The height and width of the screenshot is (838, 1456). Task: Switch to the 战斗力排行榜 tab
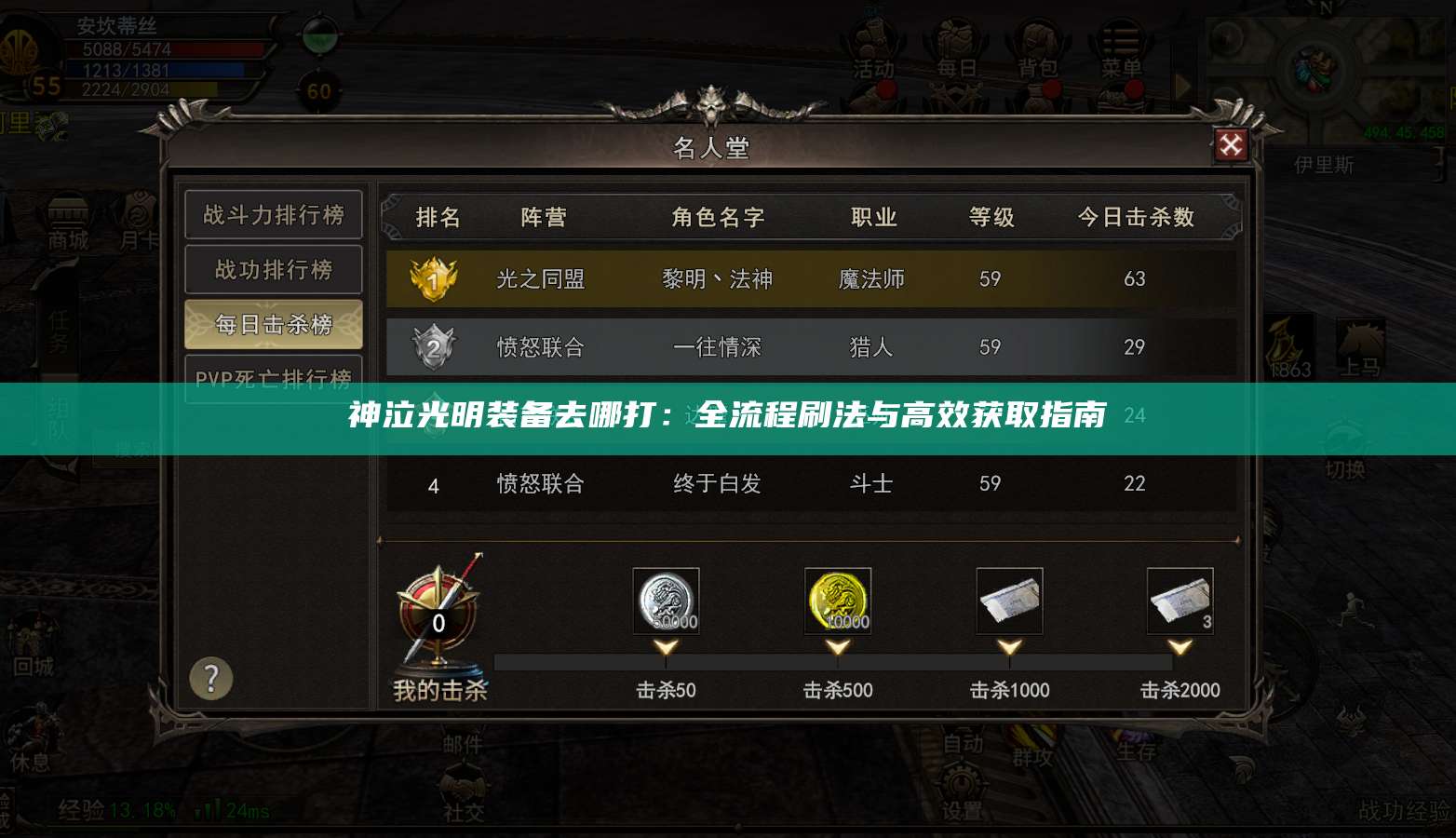click(273, 214)
